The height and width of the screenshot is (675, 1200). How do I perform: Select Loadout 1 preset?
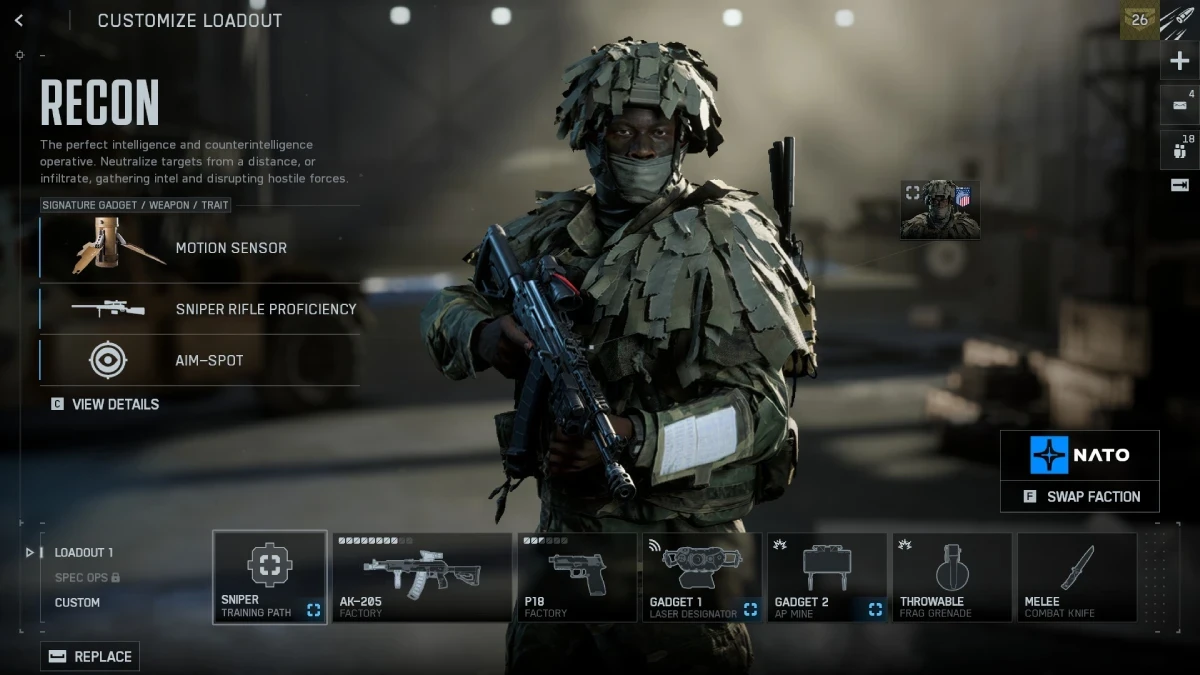pos(84,552)
